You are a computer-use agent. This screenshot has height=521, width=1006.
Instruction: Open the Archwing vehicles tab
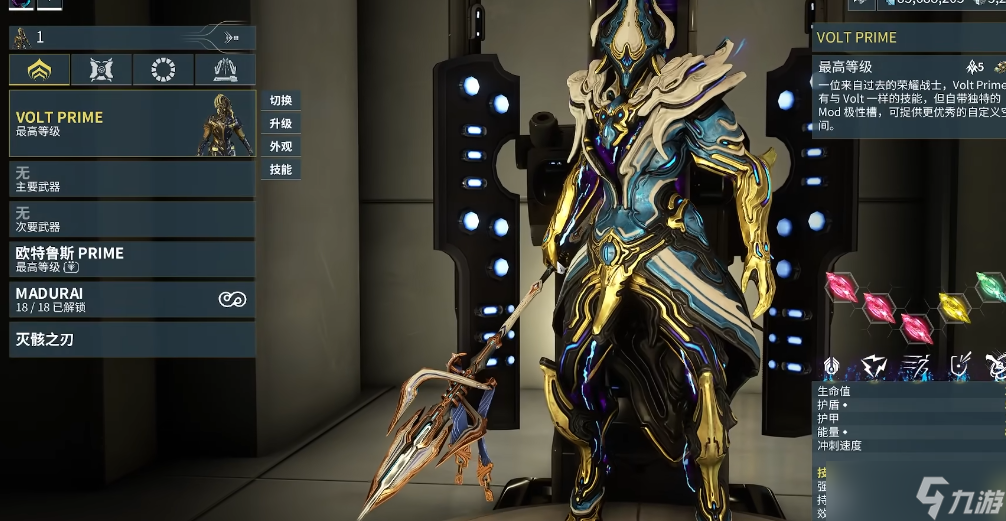[224, 69]
